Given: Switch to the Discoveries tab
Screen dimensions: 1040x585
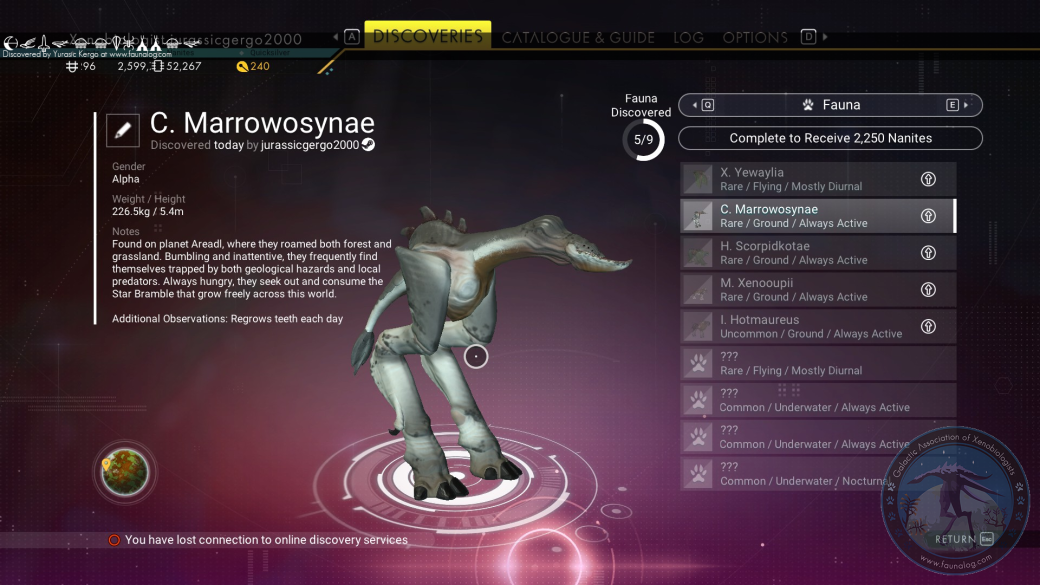Looking at the screenshot, I should [x=427, y=37].
